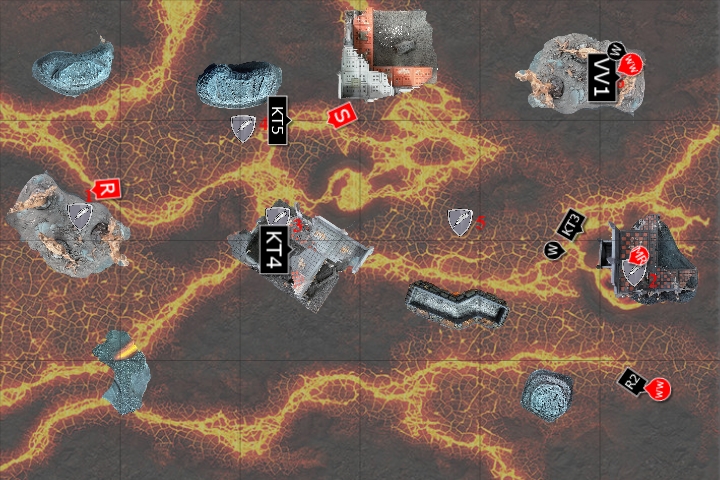Viewport: 720px width, 480px height.
Task: Select the red R unit token
Action: coord(106,189)
